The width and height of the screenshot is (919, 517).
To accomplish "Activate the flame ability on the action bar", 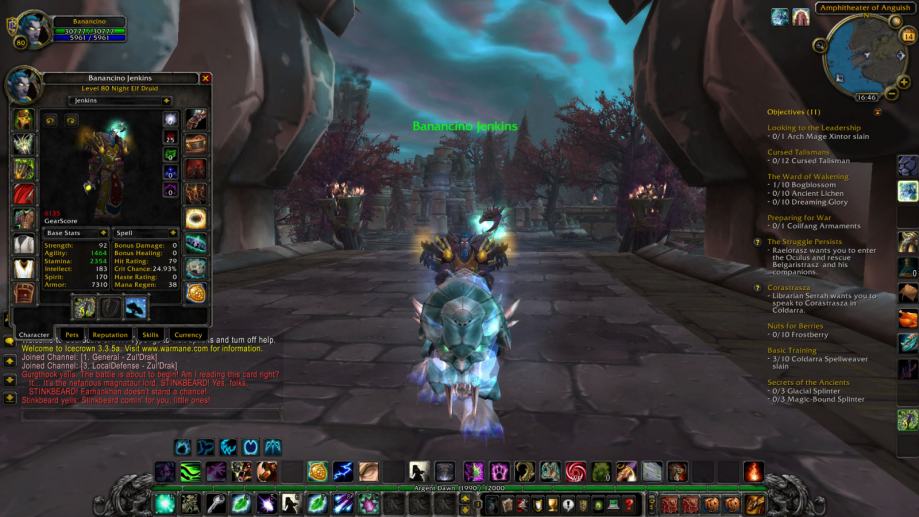I will [x=754, y=471].
